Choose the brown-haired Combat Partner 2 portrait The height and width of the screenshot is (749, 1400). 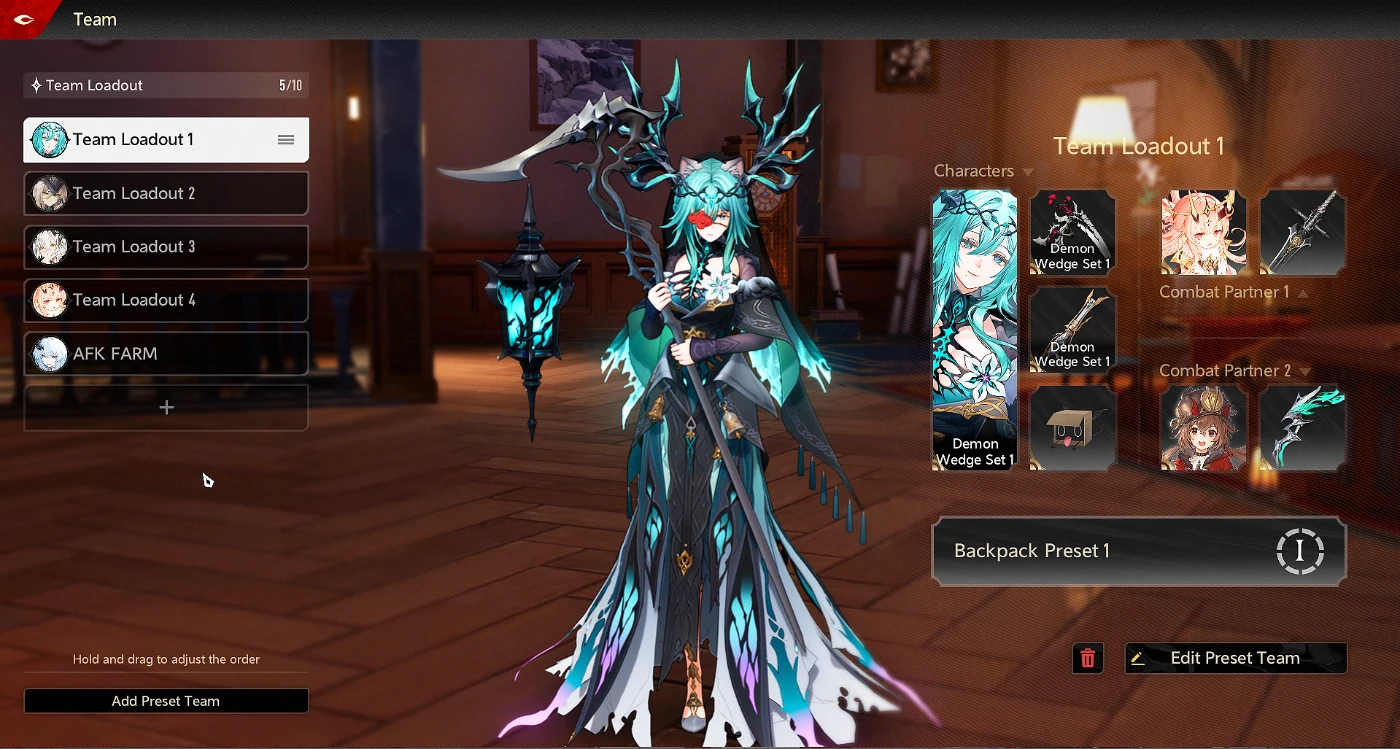coord(1203,428)
